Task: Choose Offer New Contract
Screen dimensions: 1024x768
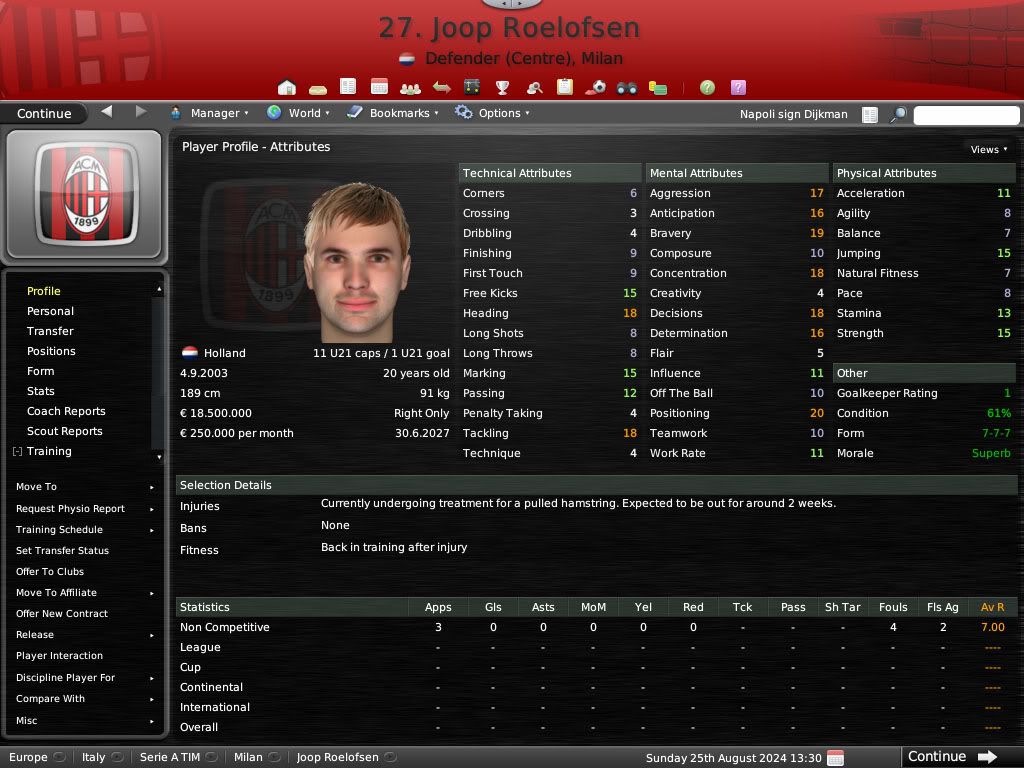Action: click(x=62, y=614)
